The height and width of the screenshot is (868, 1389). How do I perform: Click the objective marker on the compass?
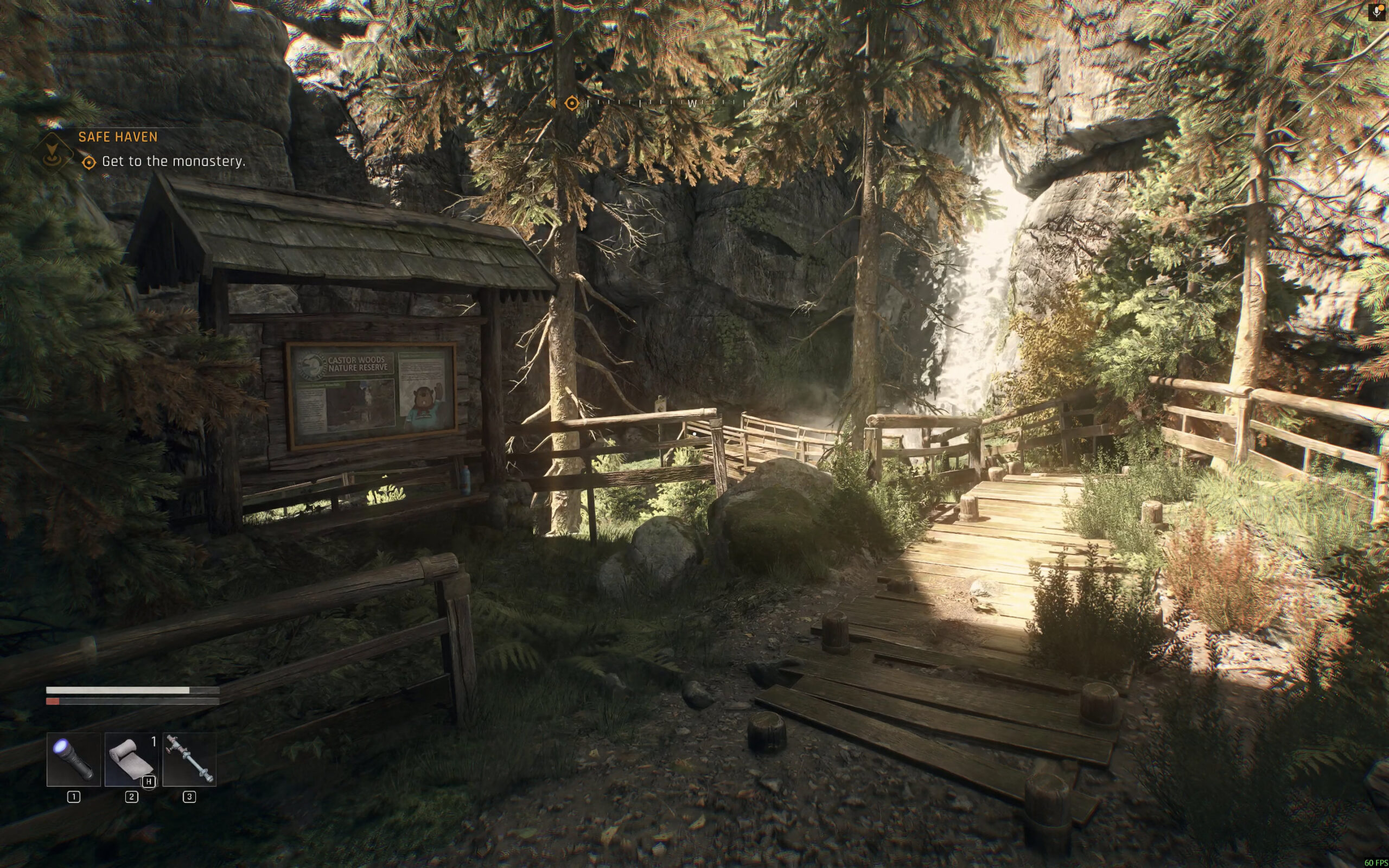[x=572, y=103]
